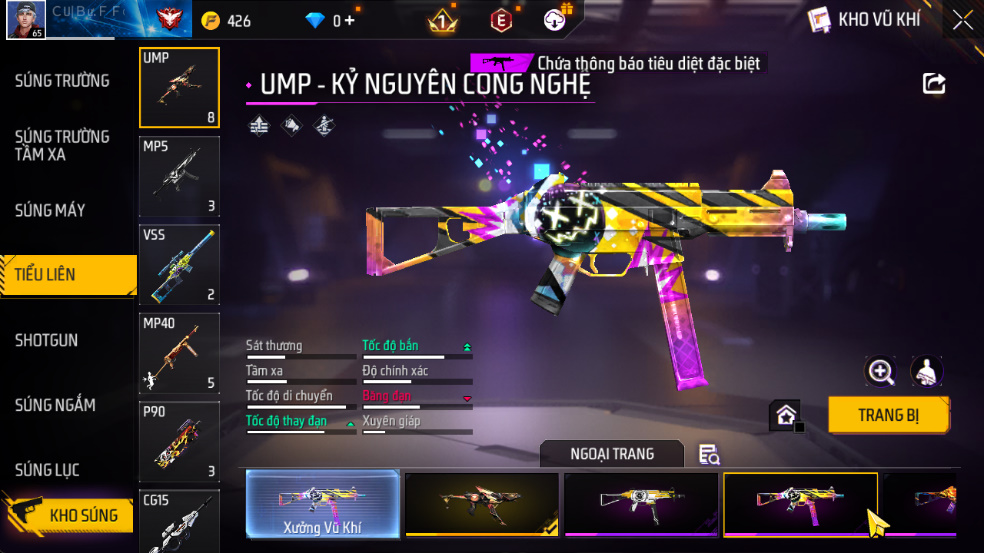Pick the P90 weapon tile

coord(179,441)
